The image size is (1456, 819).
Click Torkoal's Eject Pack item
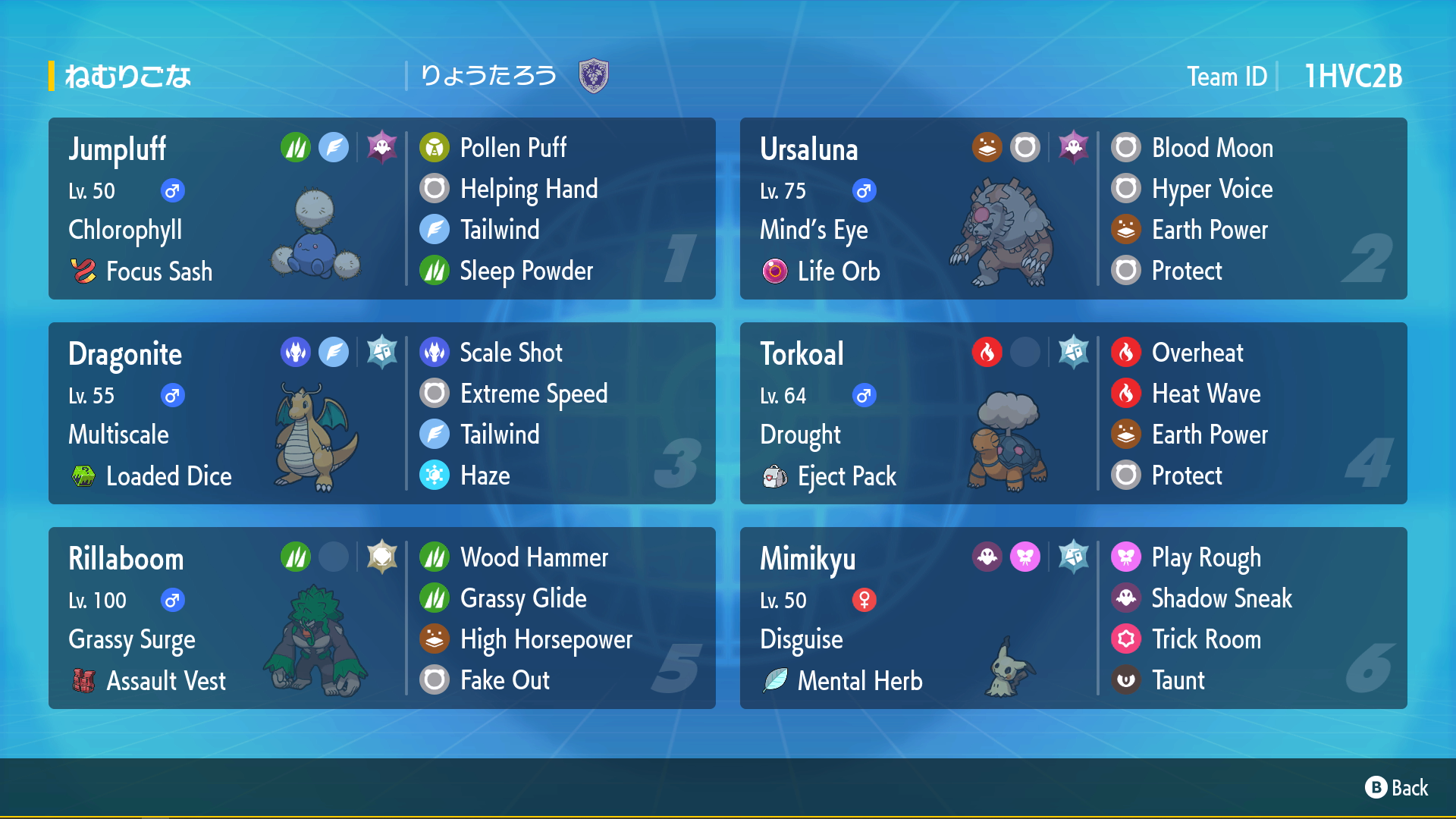coord(846,475)
